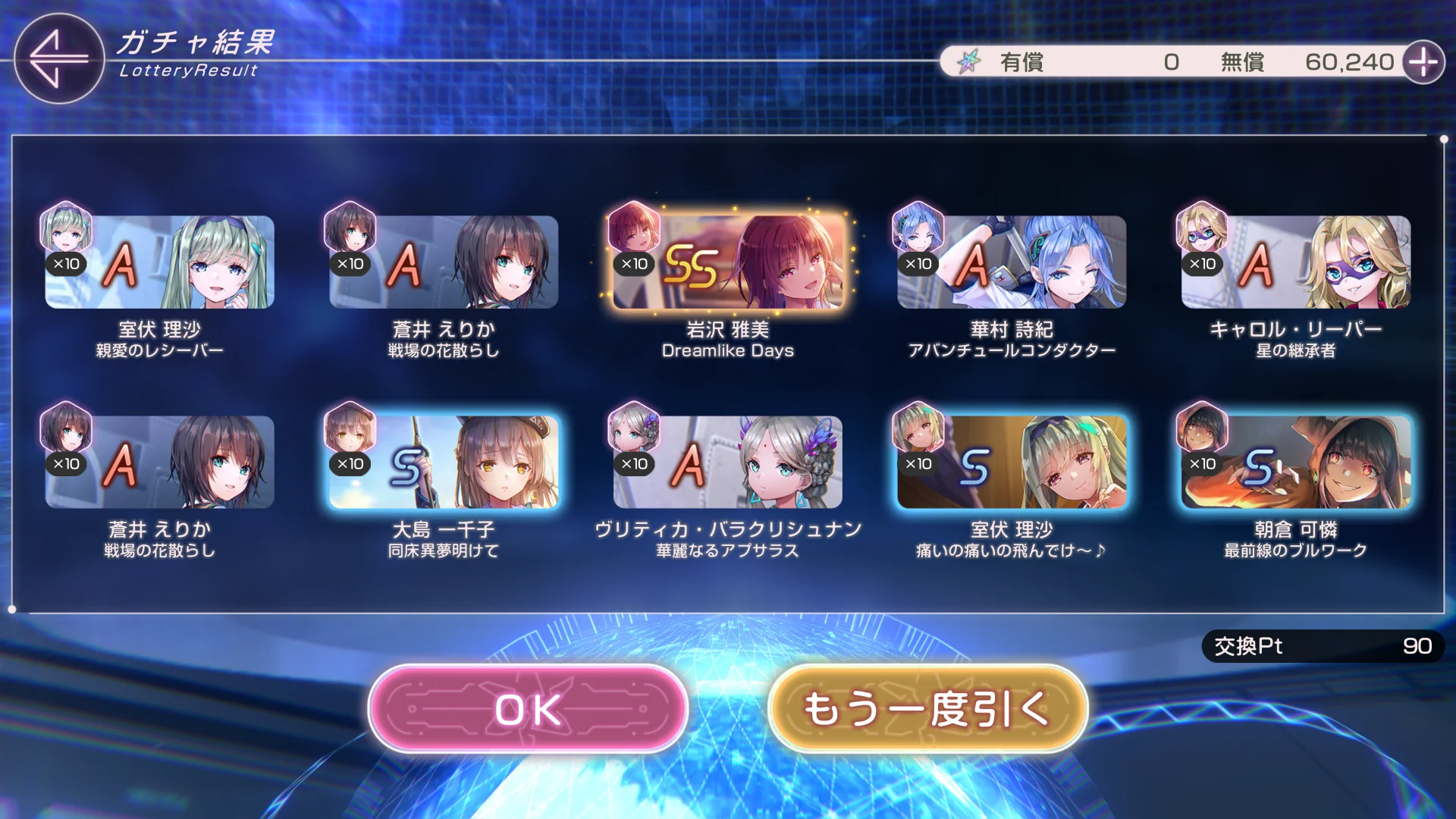Choose the キャロル・リーパー 星の継承者 card

click(1295, 262)
